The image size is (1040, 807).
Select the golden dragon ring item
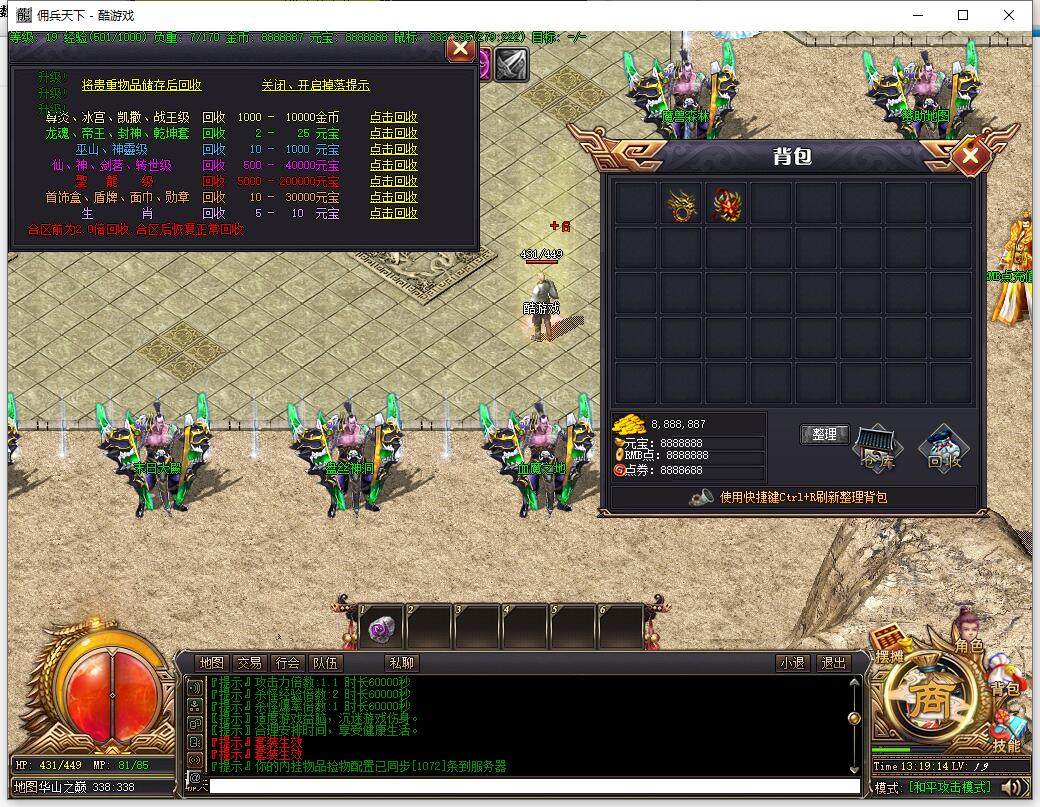[681, 204]
